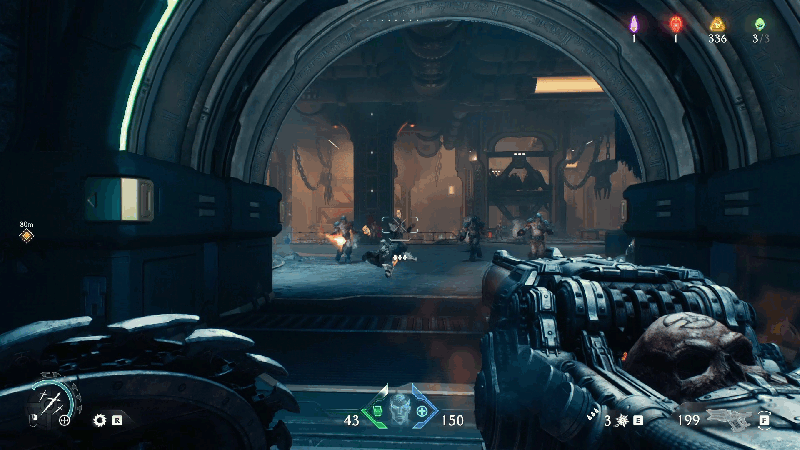Select the red ruby resource icon
Image resolution: width=800 pixels, height=450 pixels.
[675, 24]
